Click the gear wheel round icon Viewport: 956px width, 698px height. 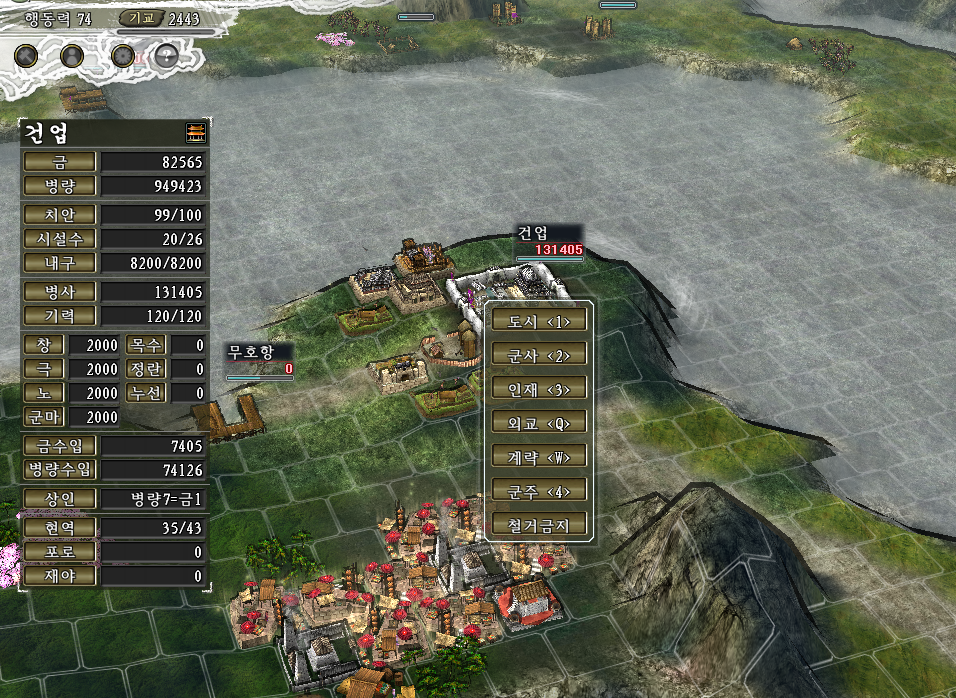pos(123,55)
